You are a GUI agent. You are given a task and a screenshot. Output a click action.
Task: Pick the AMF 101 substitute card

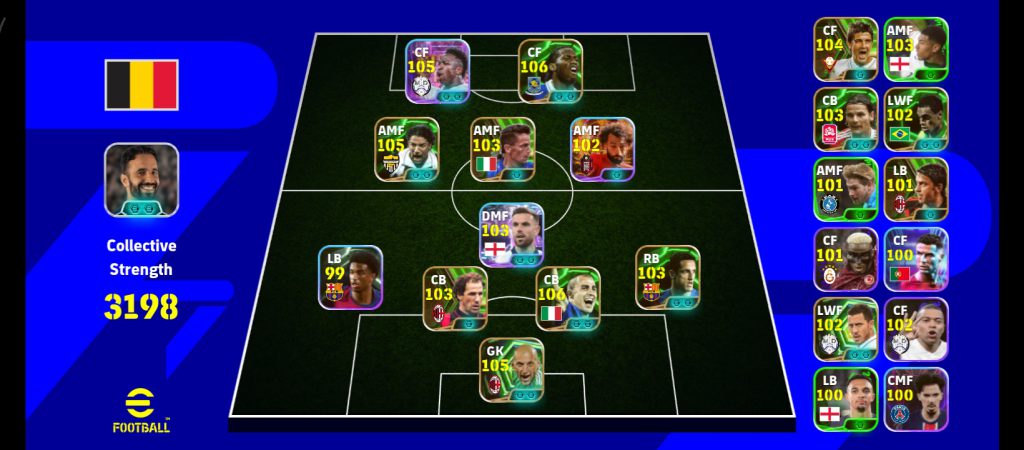pyautogui.click(x=845, y=189)
